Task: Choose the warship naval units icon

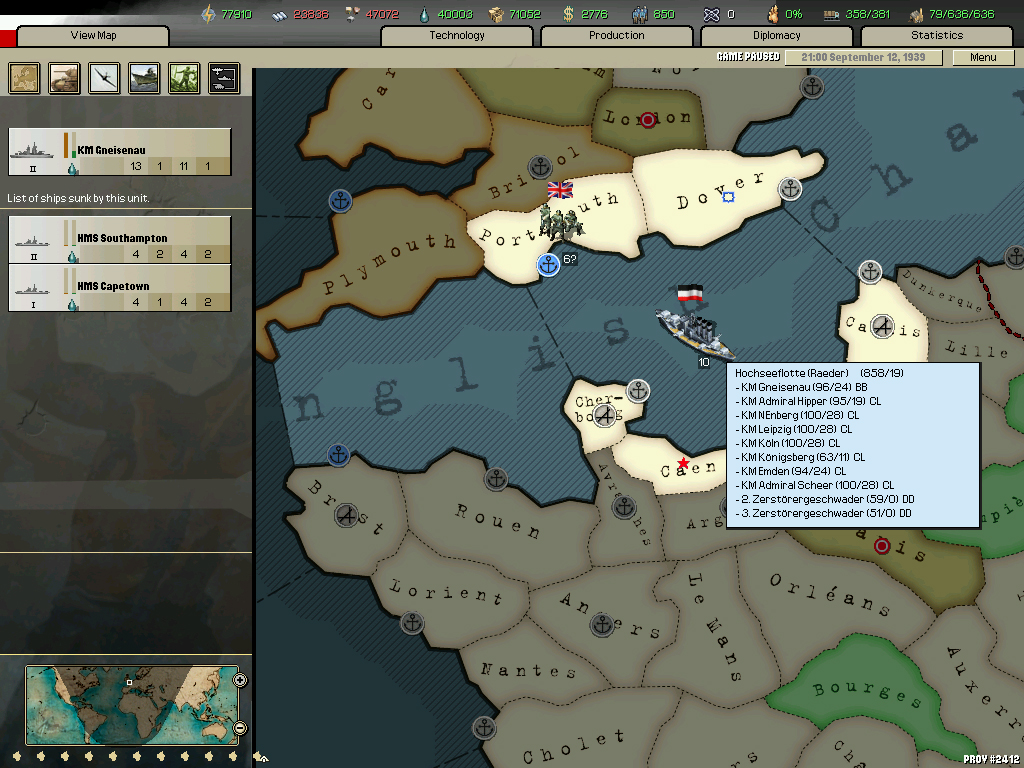Action: 144,78
